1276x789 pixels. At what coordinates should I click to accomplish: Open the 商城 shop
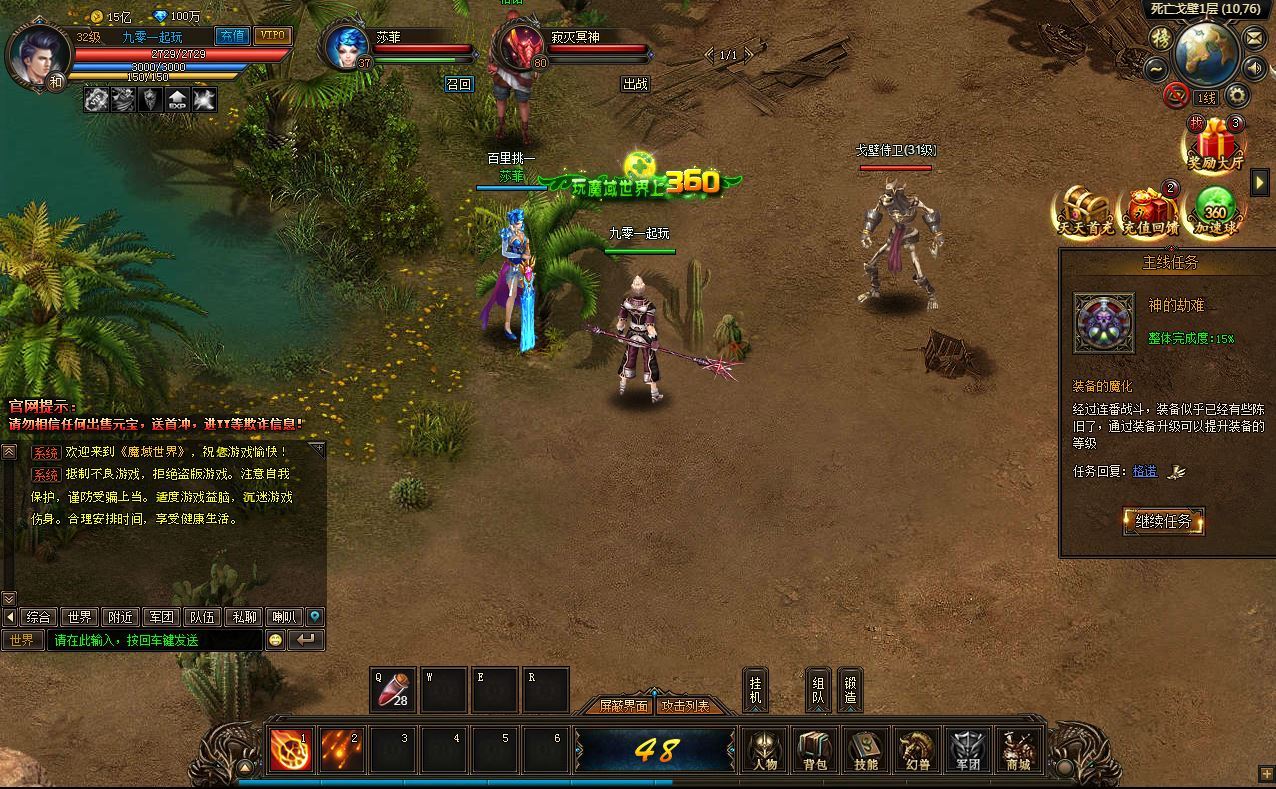tap(1018, 750)
